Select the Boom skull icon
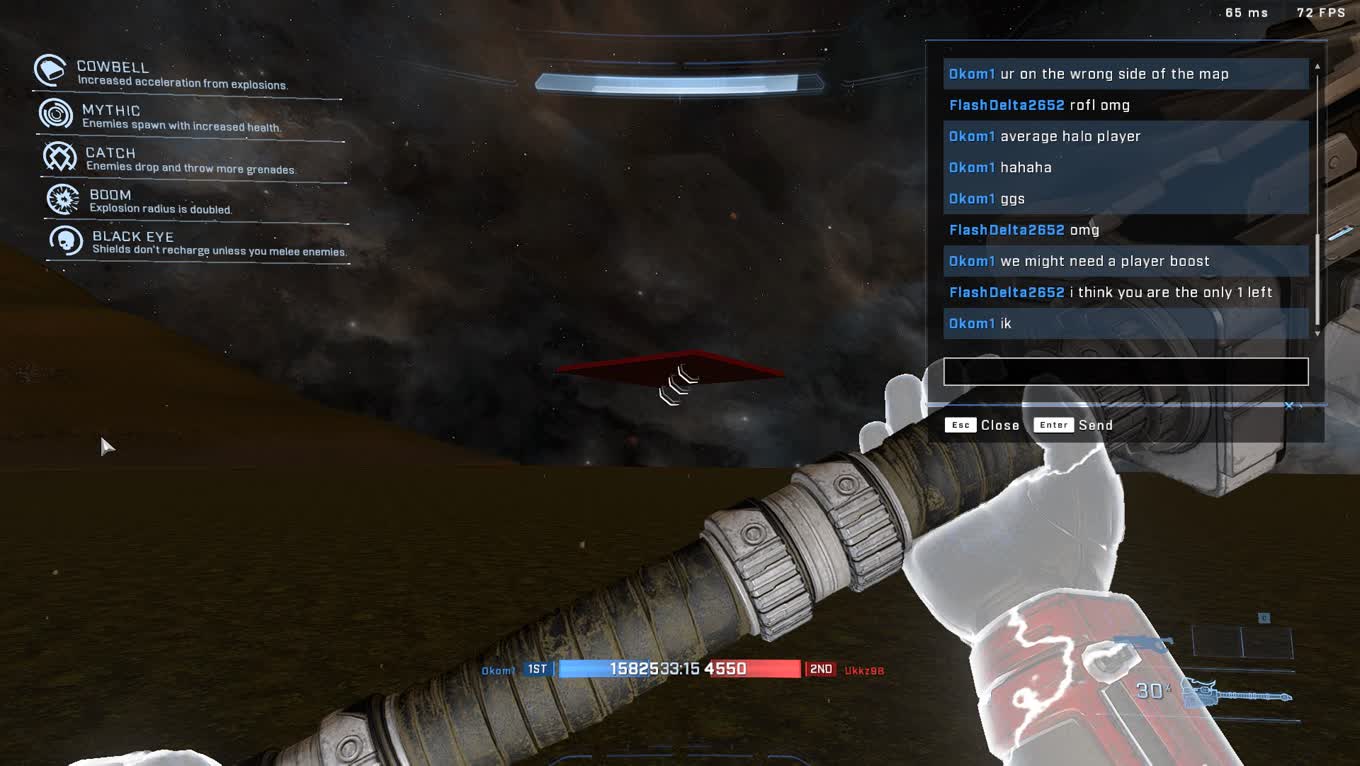This screenshot has height=766, width=1360. point(63,199)
